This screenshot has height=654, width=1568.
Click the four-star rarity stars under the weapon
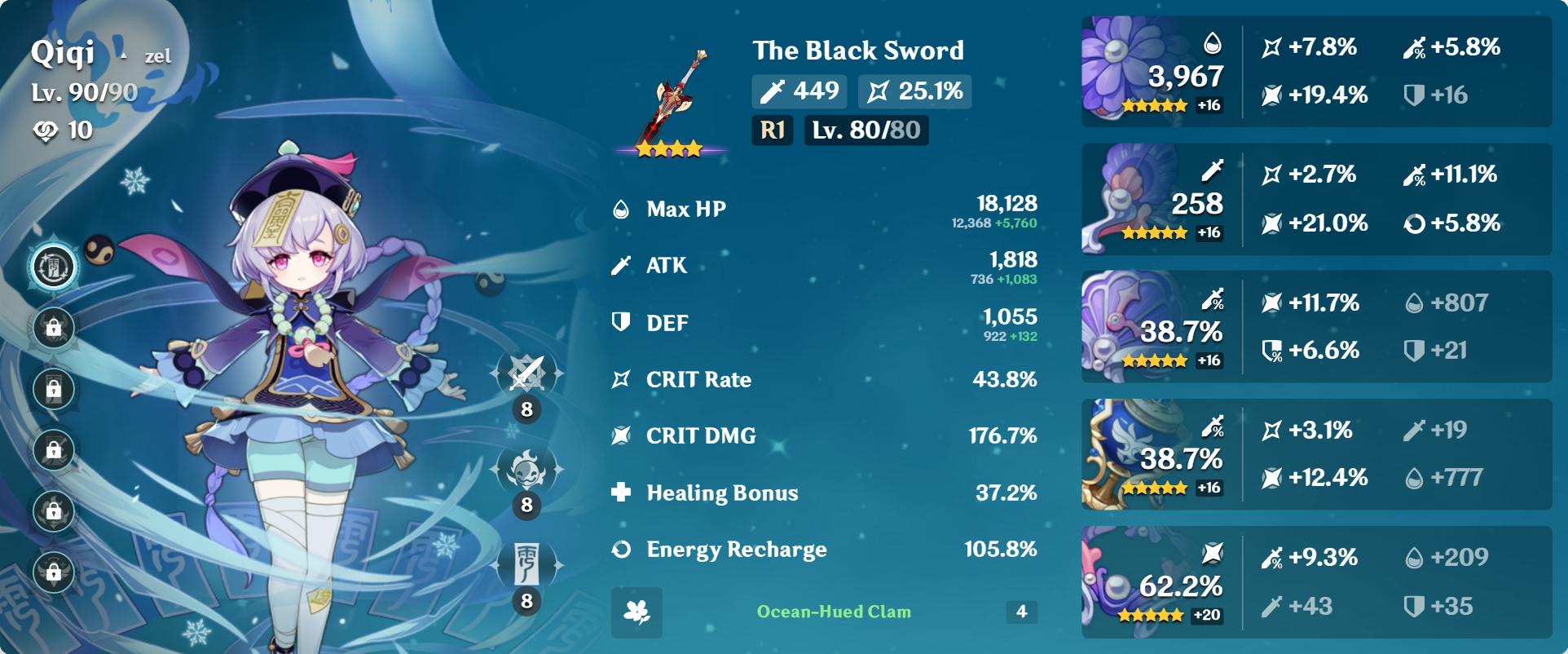(670, 148)
